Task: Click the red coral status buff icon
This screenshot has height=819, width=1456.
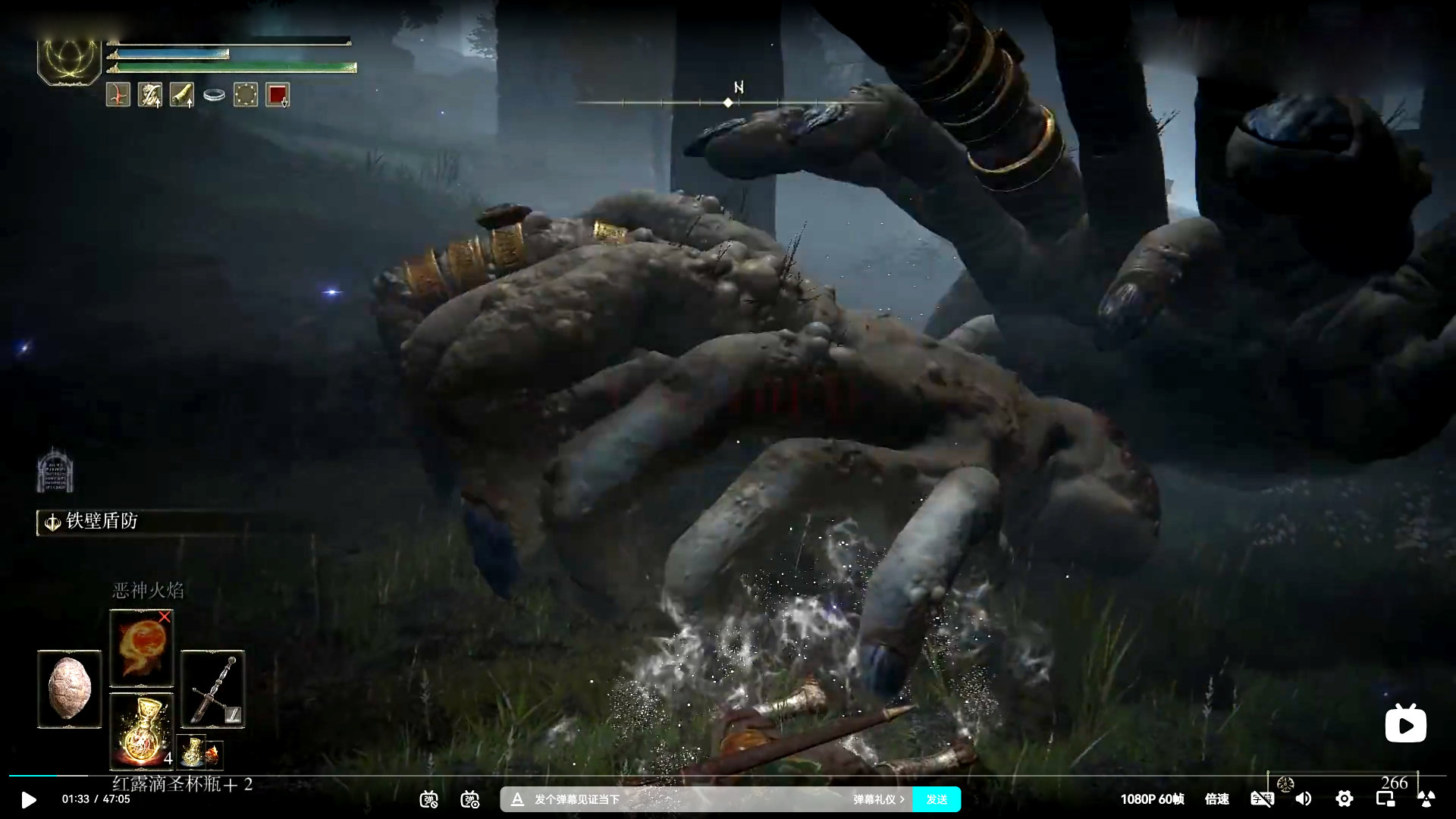Action: click(118, 95)
